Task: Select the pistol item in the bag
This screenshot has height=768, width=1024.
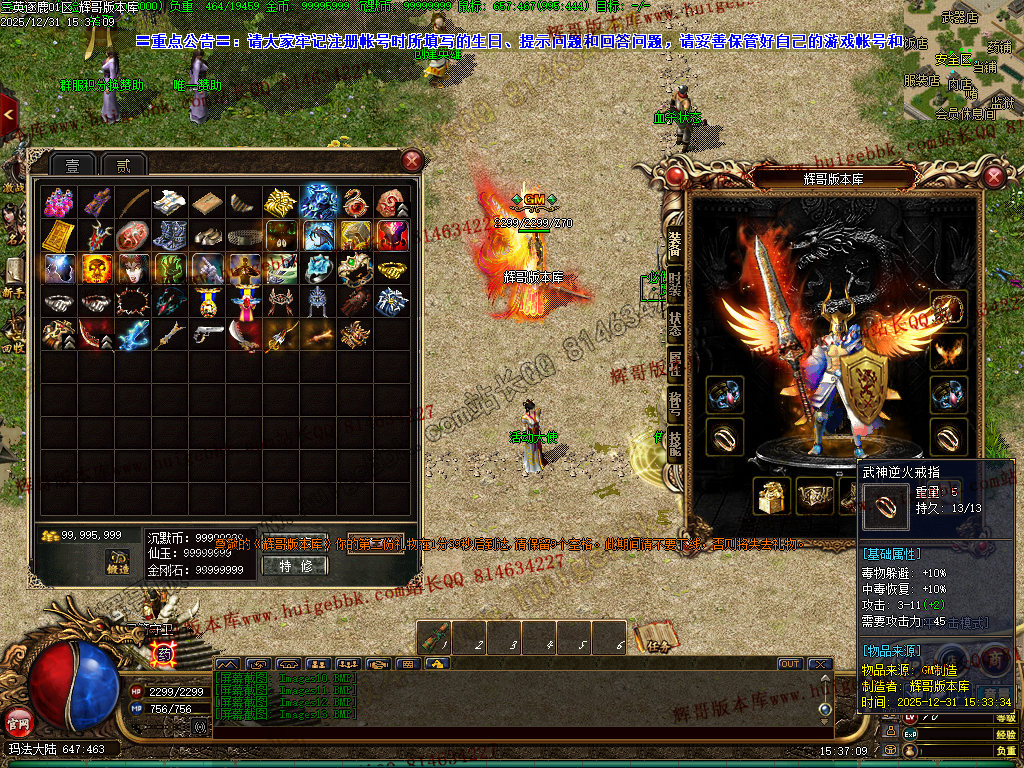Action: click(208, 333)
